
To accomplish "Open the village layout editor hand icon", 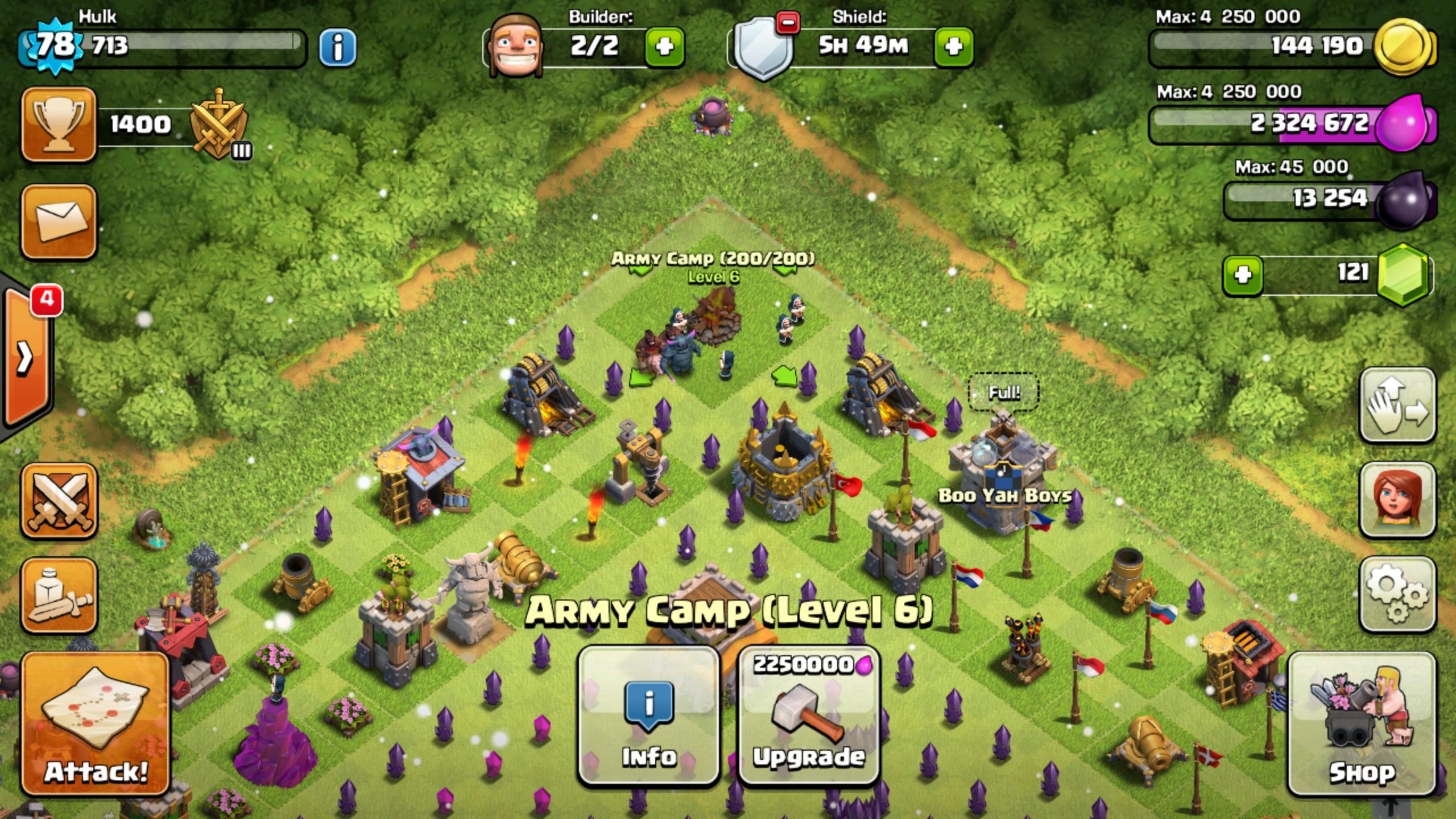I will tap(1397, 405).
